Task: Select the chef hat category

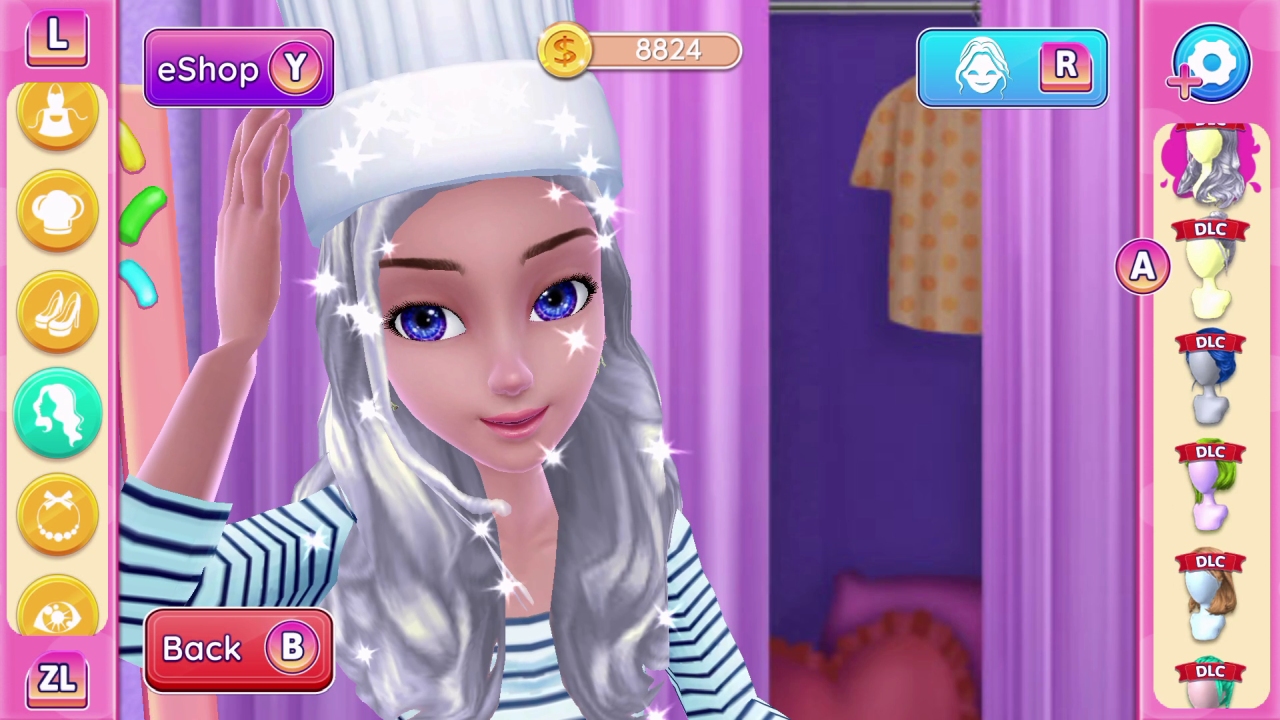Action: tap(57, 210)
